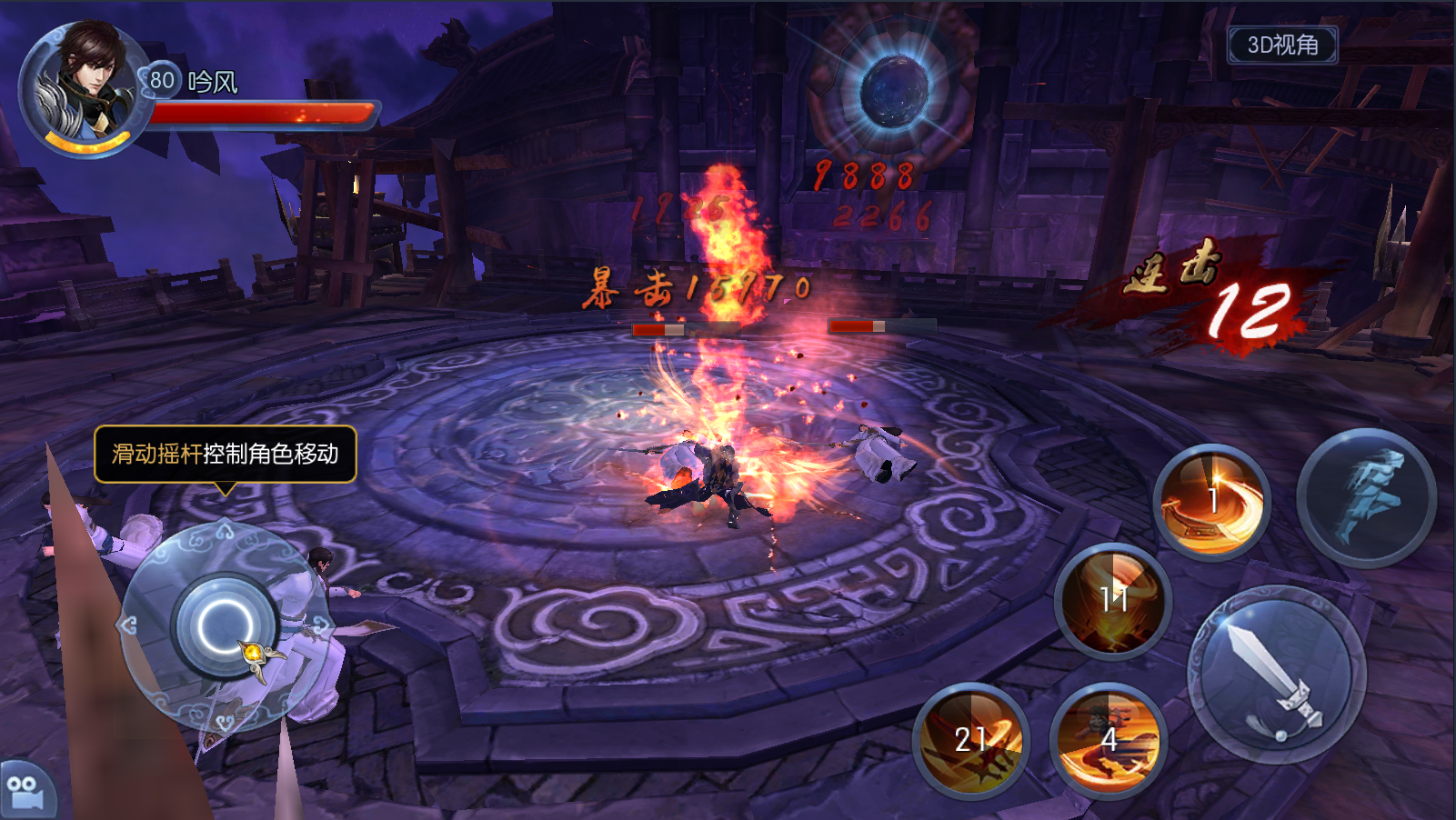
Task: Tap the sword basic attack button
Action: point(1277,675)
